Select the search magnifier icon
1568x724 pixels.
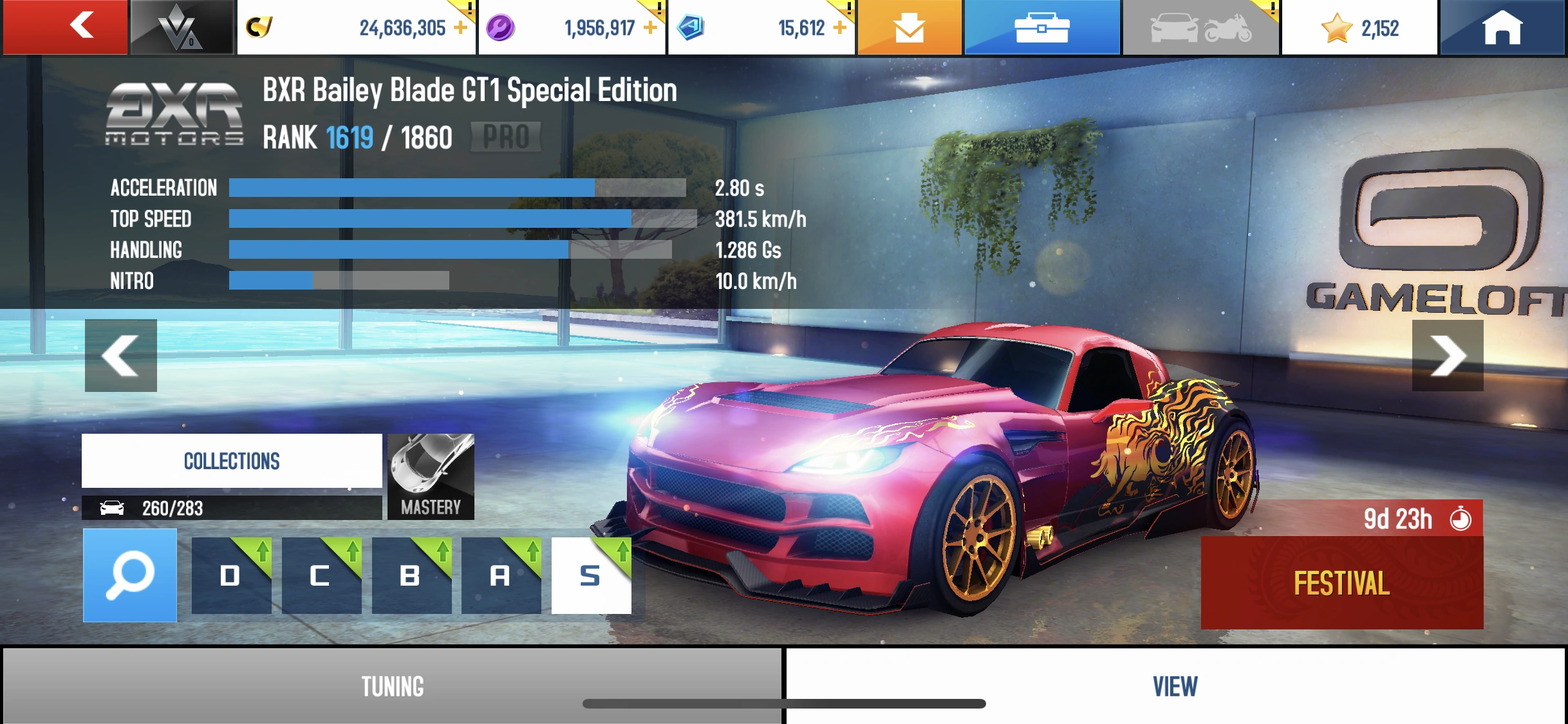(129, 575)
